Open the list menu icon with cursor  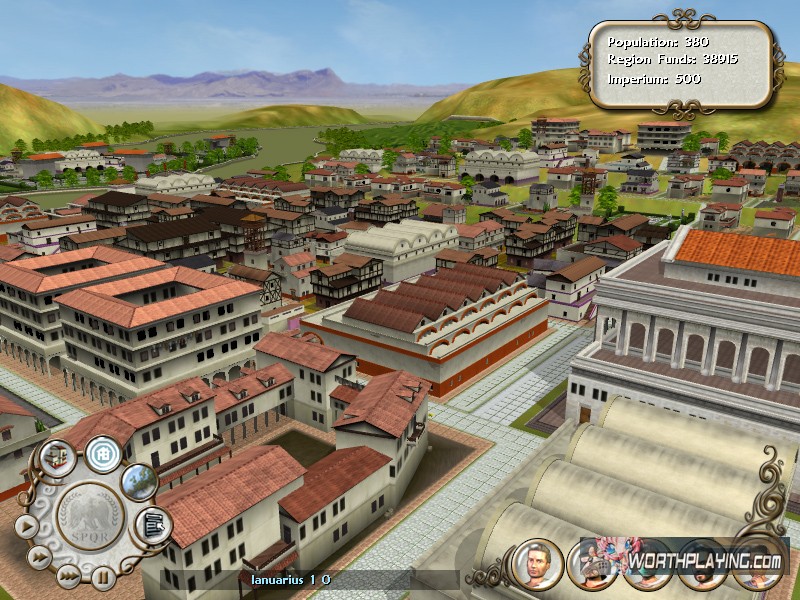(152, 523)
